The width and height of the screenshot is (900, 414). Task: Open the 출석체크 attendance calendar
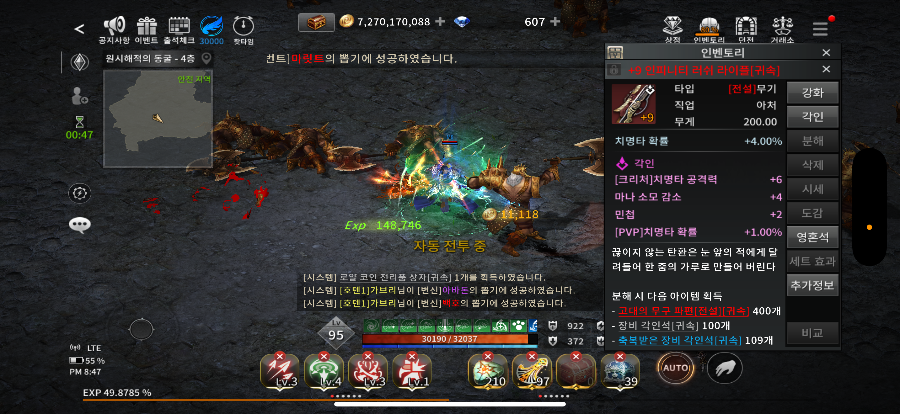click(x=180, y=26)
